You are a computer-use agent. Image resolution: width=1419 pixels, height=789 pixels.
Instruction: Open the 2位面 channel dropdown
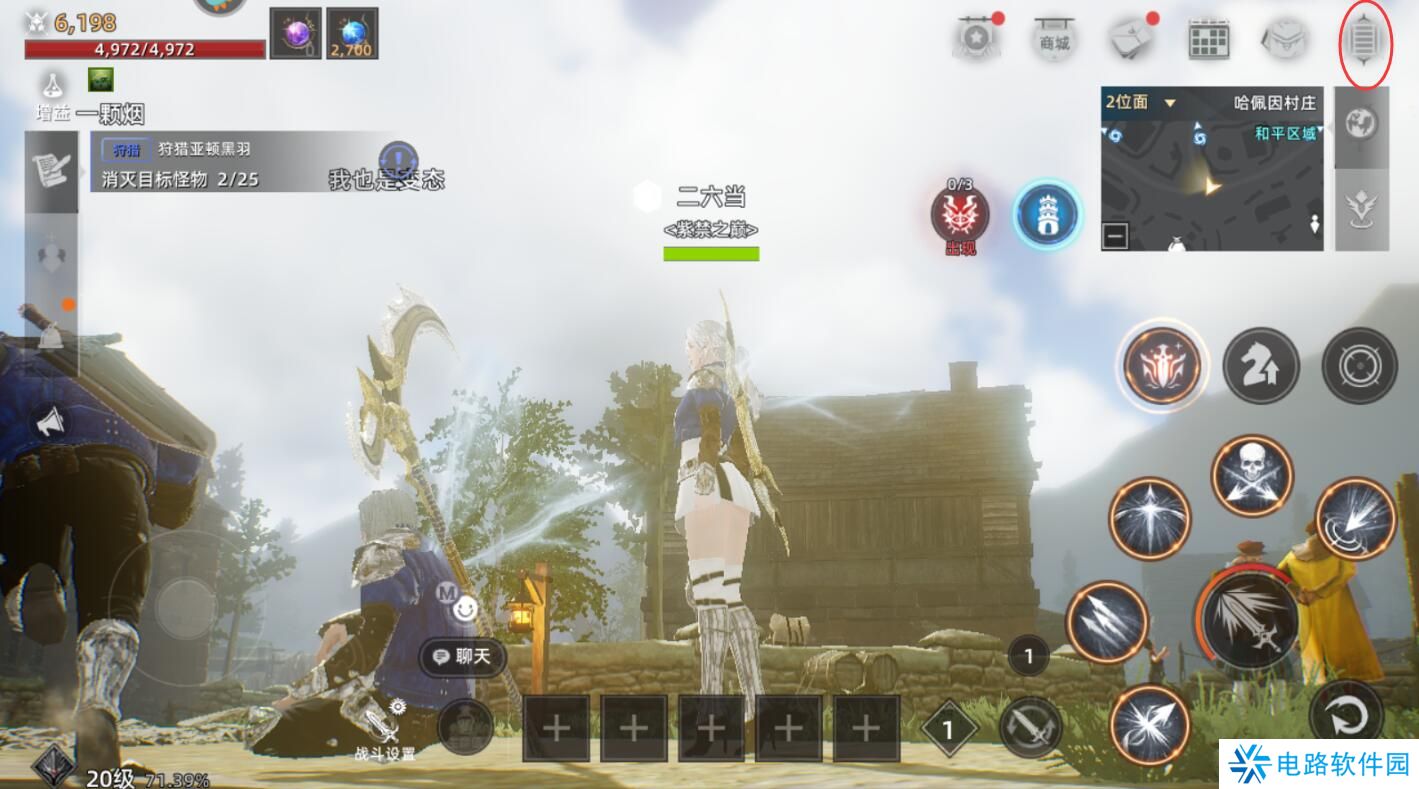pyautogui.click(x=1141, y=102)
